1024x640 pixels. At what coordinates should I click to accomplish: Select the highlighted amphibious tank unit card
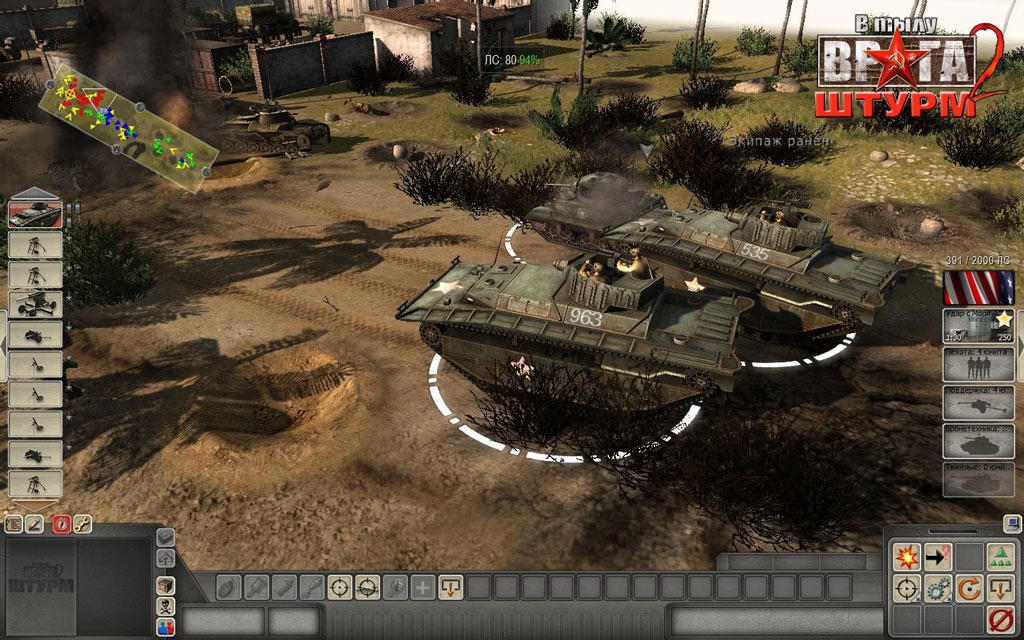(35, 214)
